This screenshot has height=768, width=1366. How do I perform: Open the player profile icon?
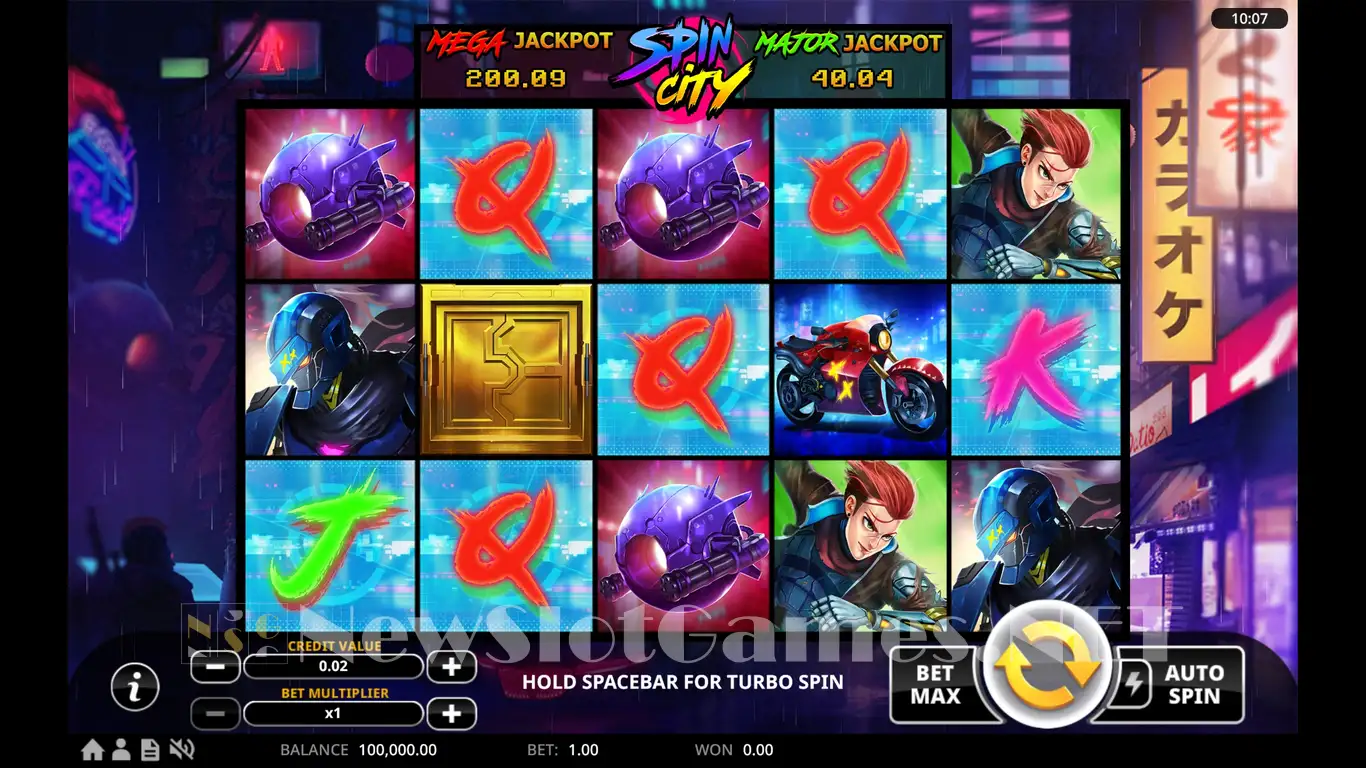coord(122,750)
